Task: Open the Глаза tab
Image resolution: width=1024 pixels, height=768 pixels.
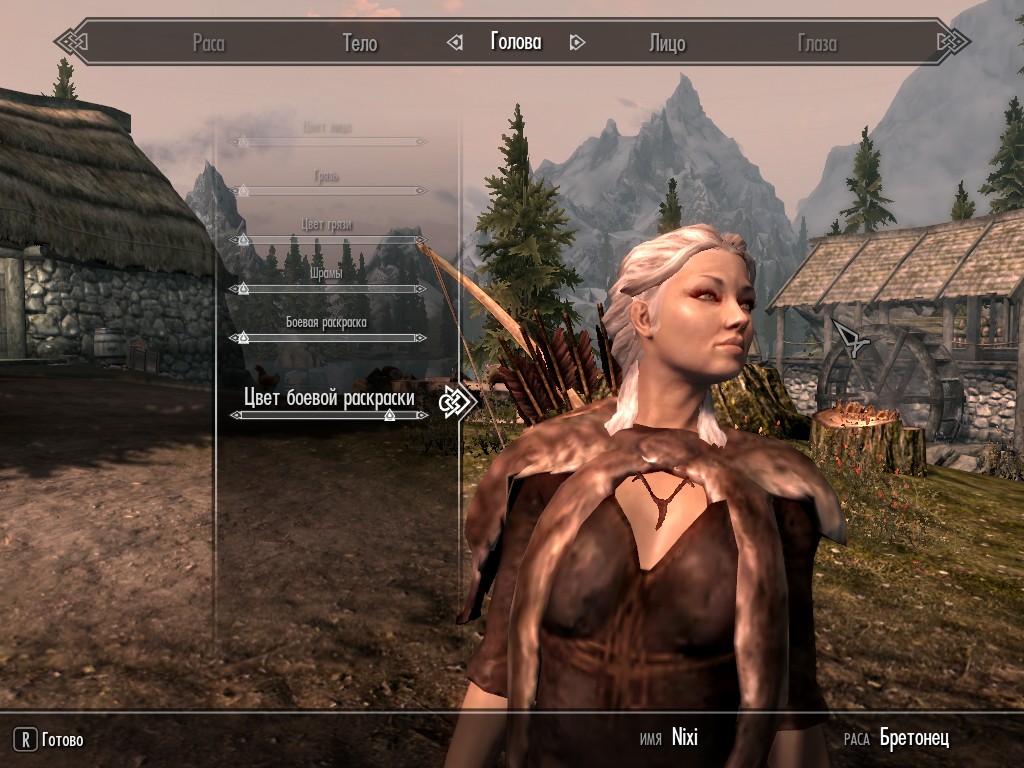Action: point(817,43)
